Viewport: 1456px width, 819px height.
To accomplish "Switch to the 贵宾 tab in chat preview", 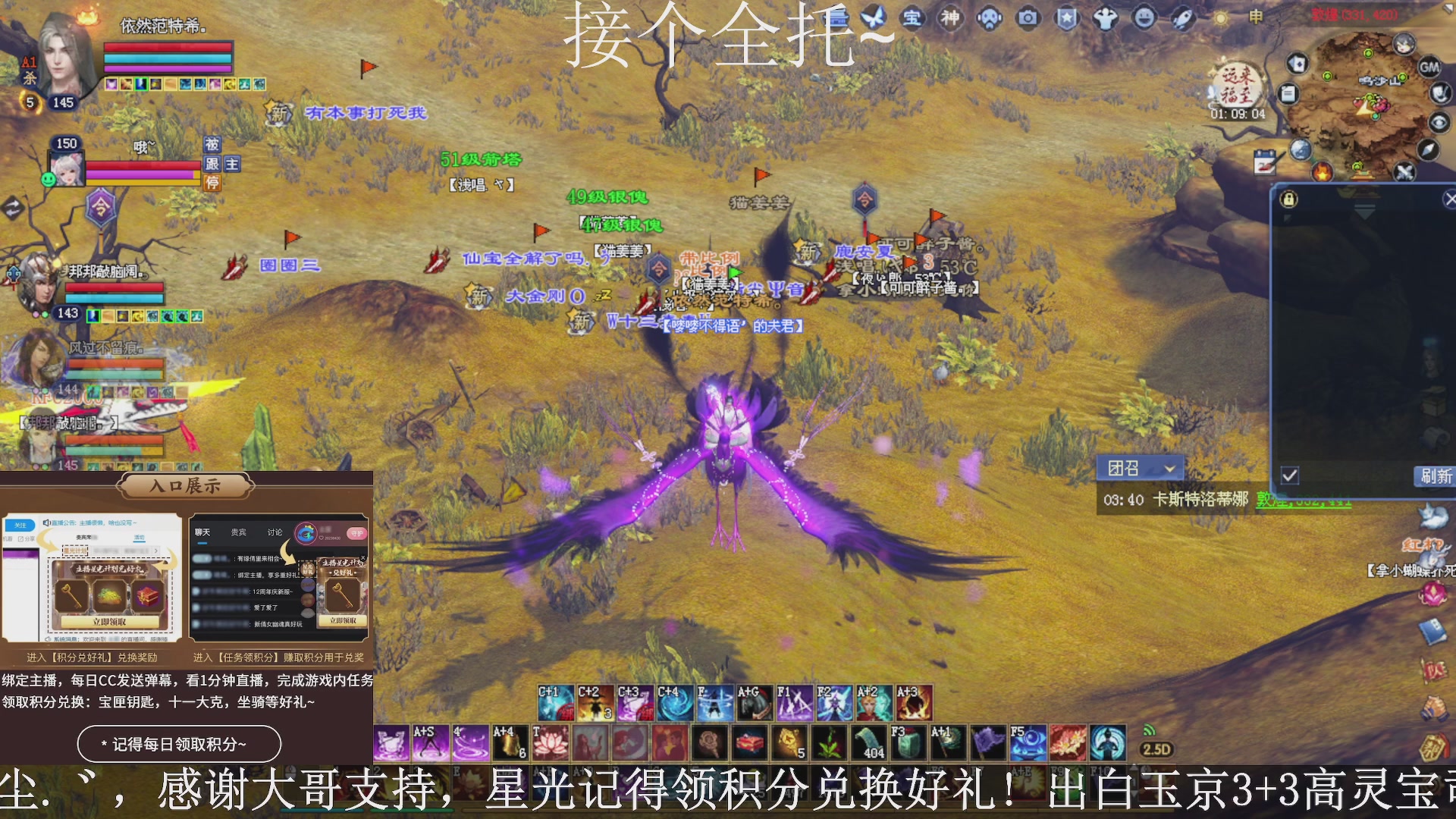I will [x=238, y=532].
